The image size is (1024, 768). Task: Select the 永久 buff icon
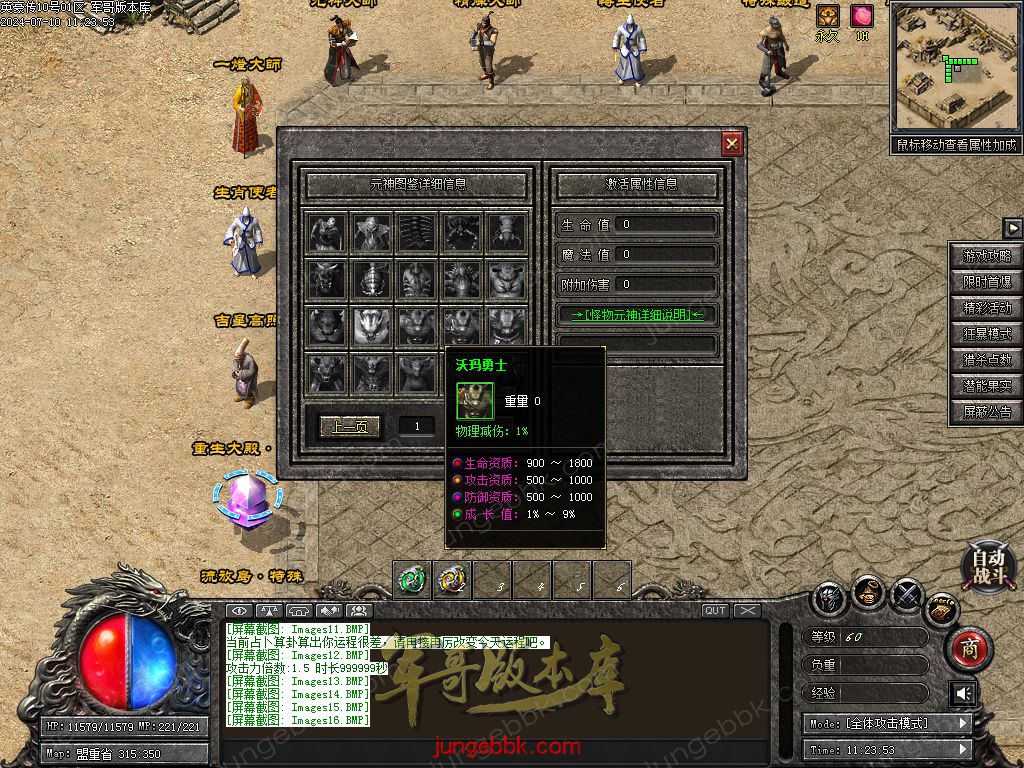click(828, 16)
